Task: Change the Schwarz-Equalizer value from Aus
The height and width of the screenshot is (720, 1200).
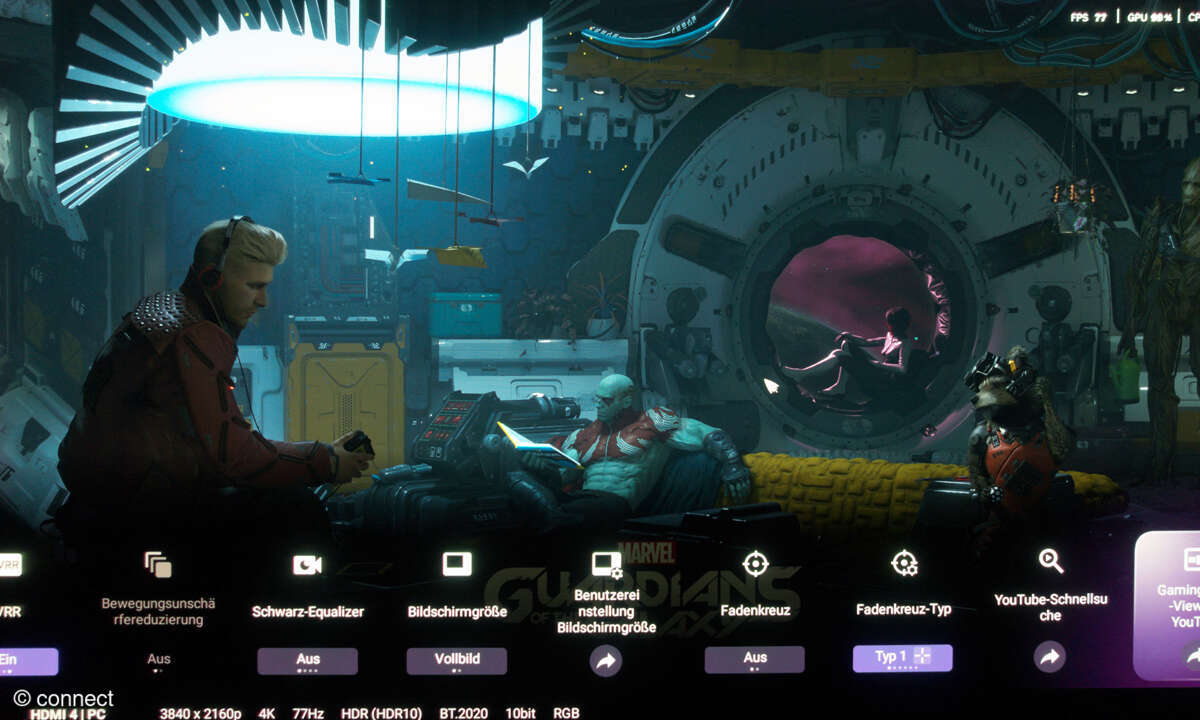Action: 307,660
